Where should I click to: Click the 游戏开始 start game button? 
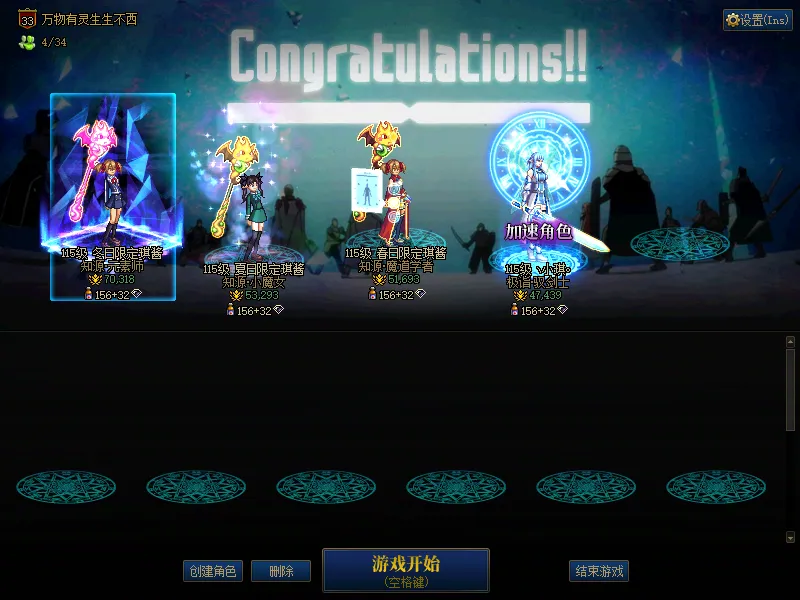tap(405, 569)
